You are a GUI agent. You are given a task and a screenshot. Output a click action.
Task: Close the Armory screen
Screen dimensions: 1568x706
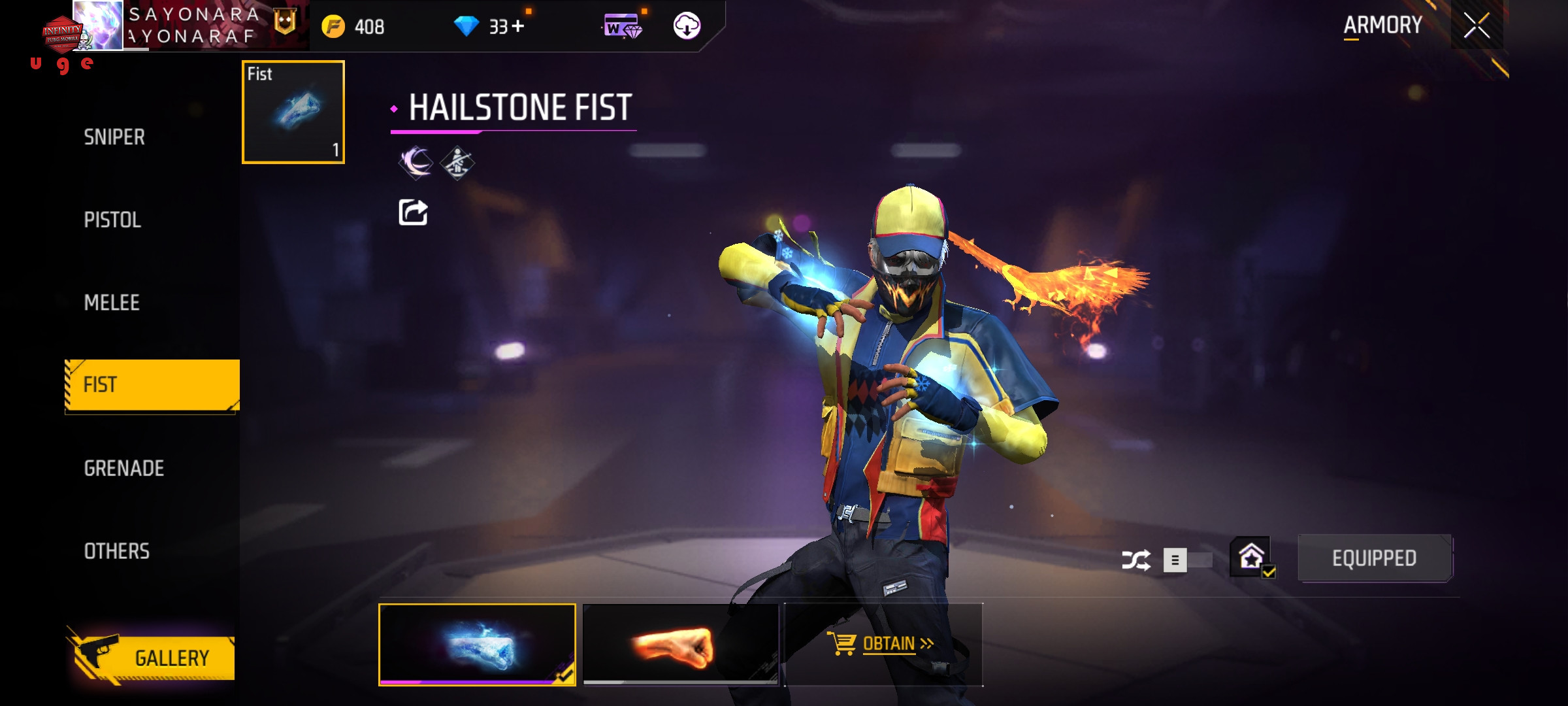coord(1477,26)
